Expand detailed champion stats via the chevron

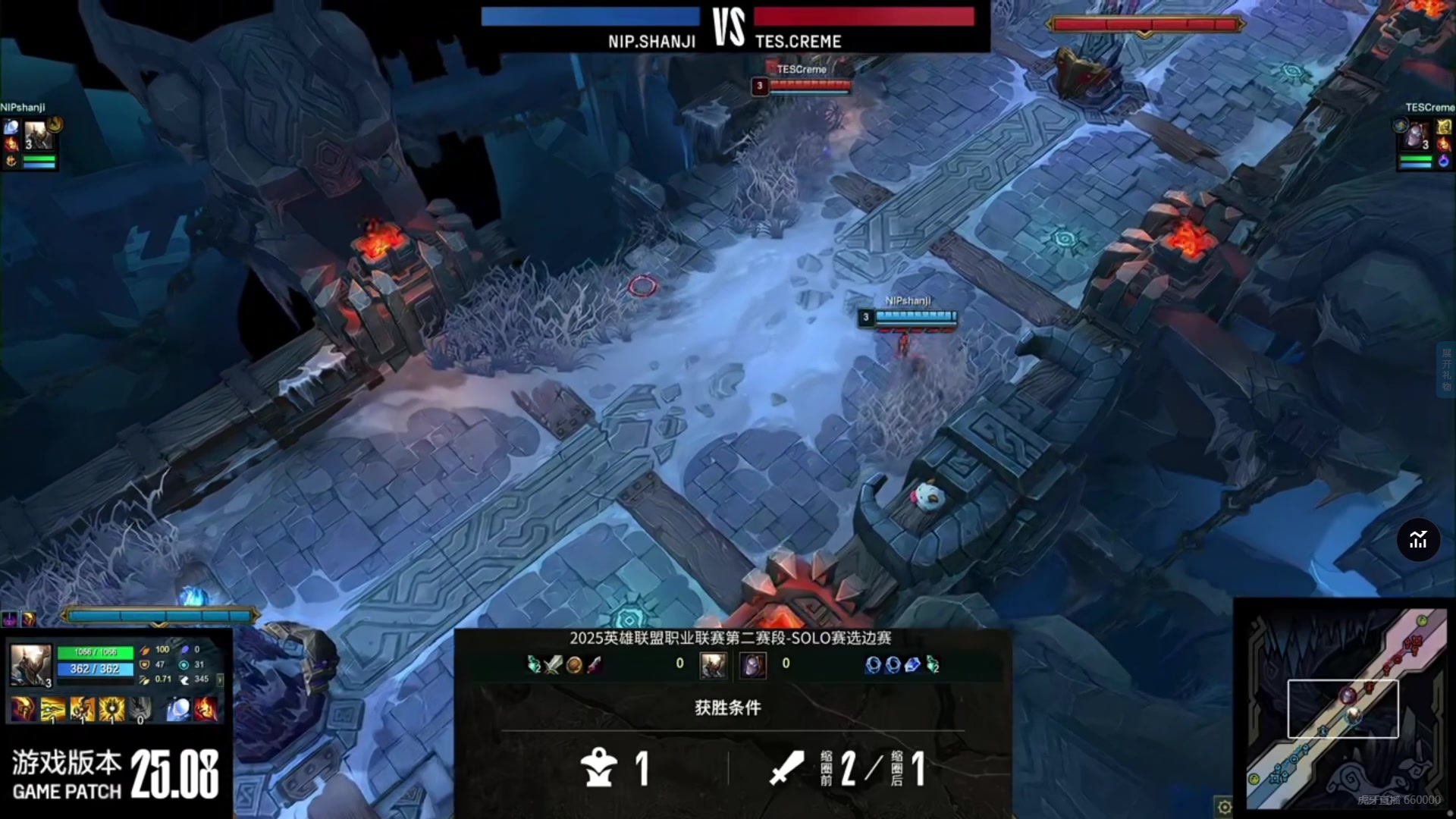[220, 680]
